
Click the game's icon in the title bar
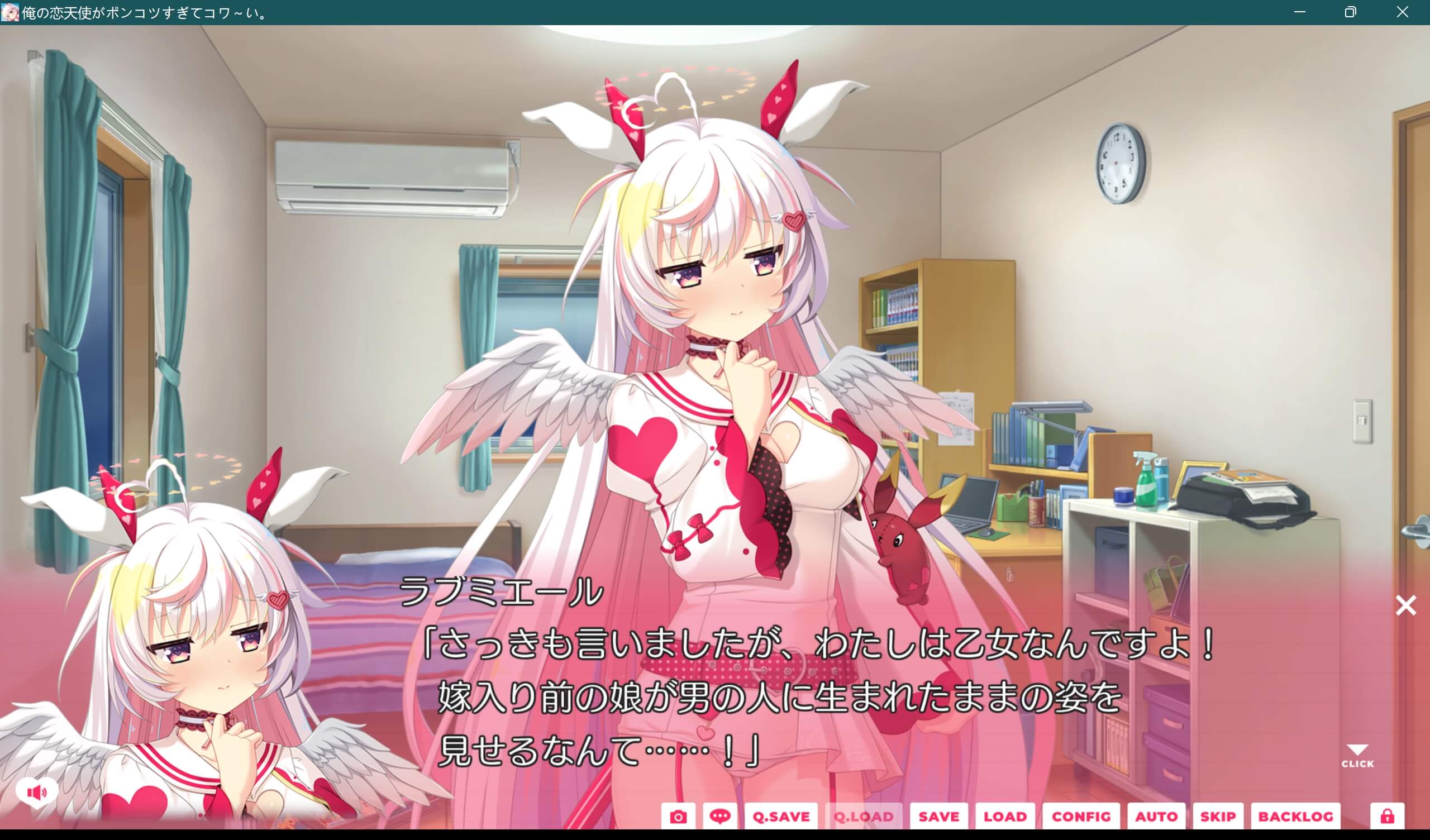[10, 11]
